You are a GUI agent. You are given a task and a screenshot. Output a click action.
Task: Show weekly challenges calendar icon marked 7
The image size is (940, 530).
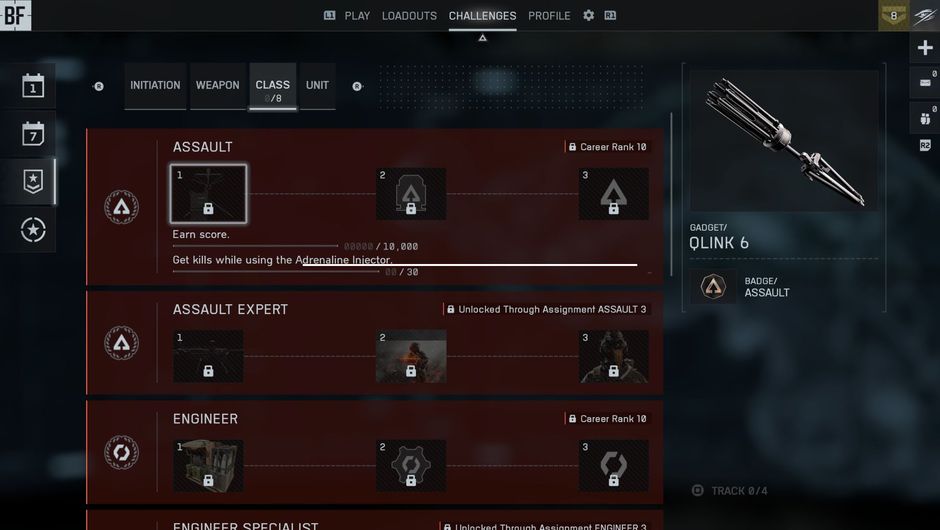pyautogui.click(x=33, y=134)
